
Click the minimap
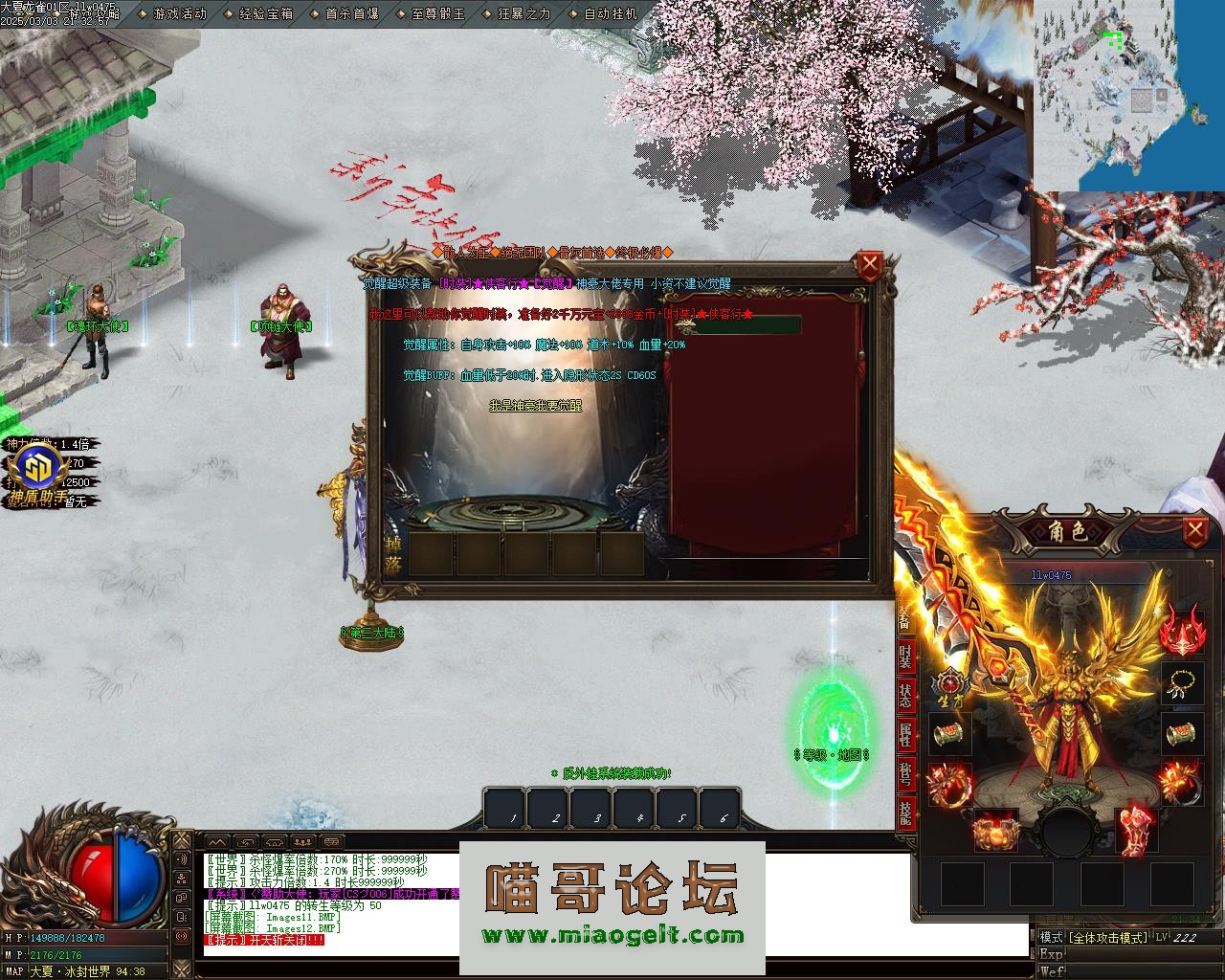[1128, 96]
